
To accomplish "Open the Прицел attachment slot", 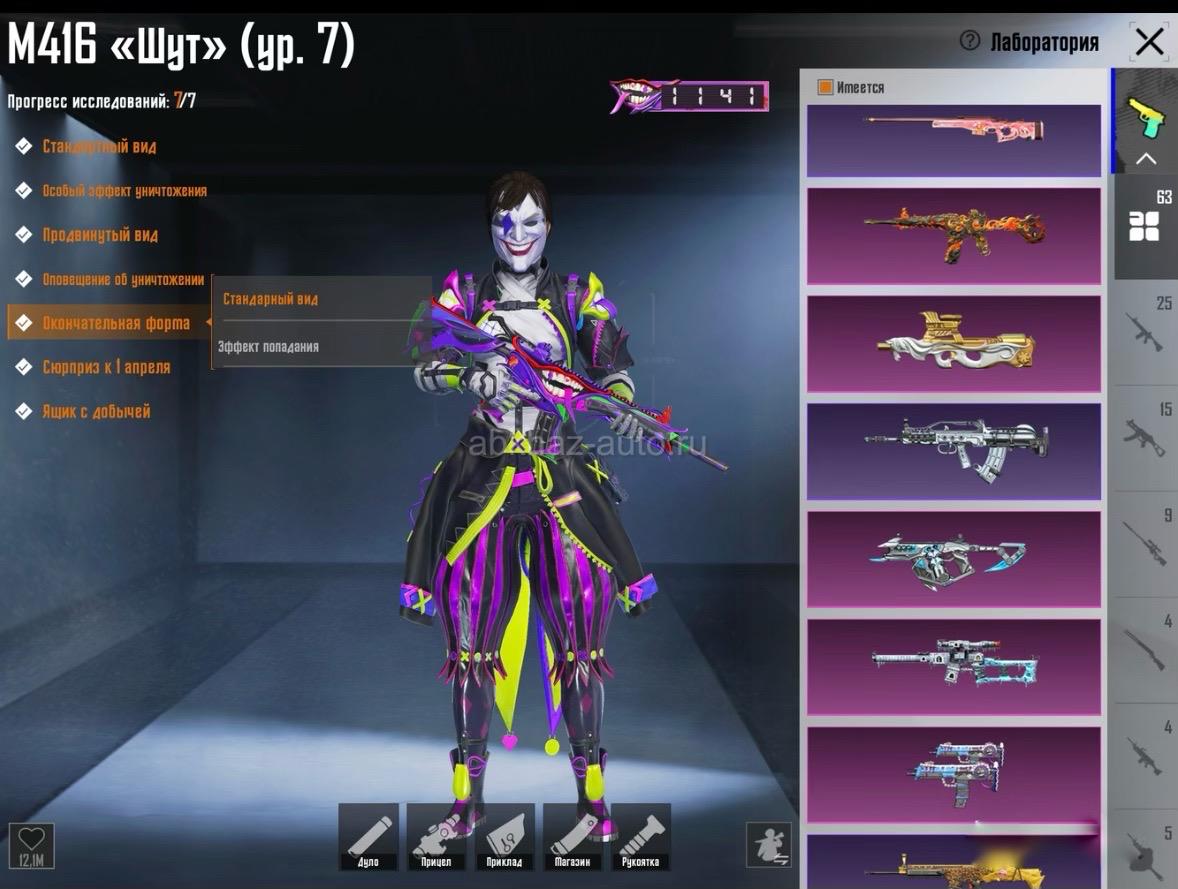I will tap(436, 836).
